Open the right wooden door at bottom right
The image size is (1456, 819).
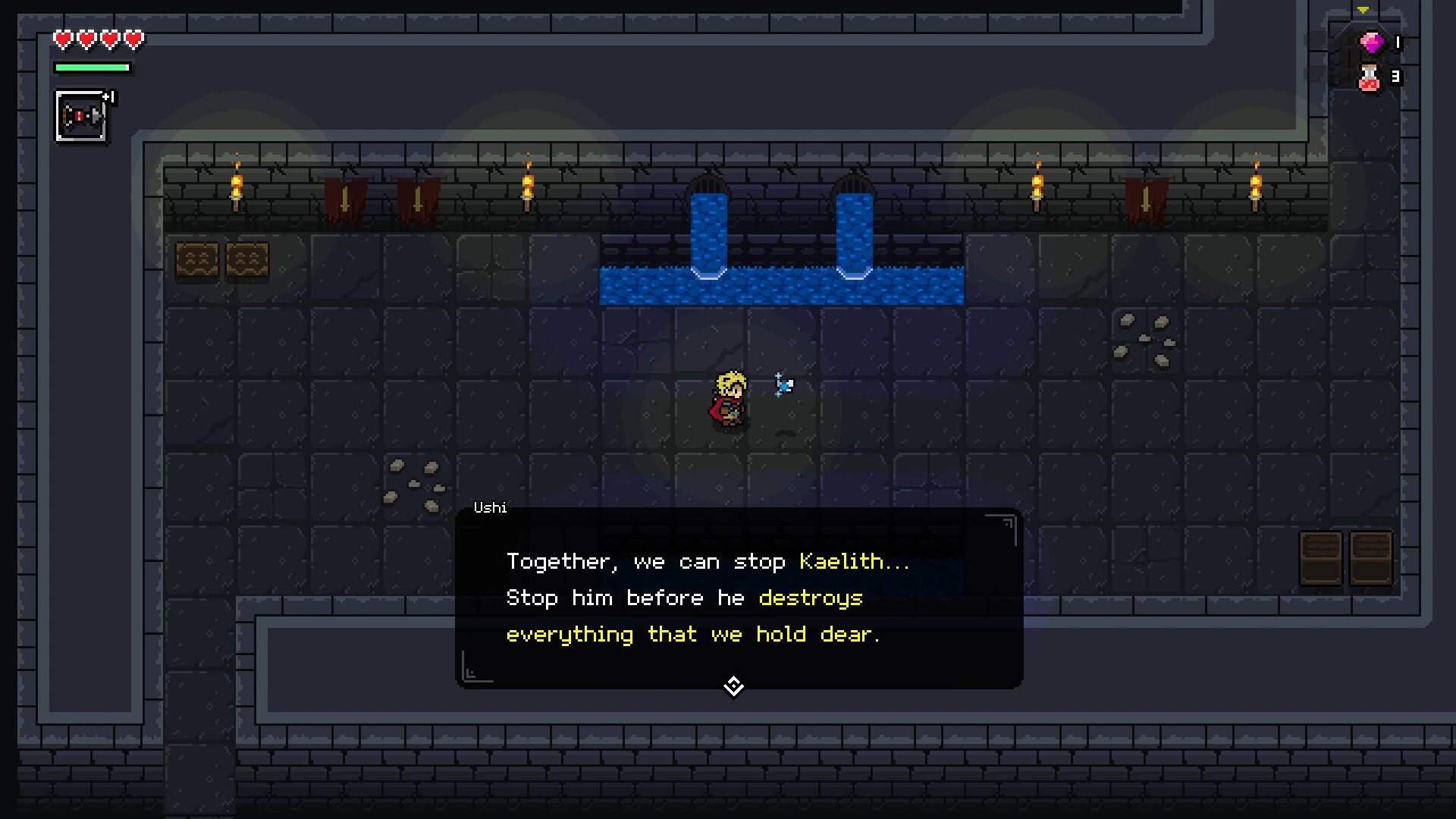[x=1372, y=557]
